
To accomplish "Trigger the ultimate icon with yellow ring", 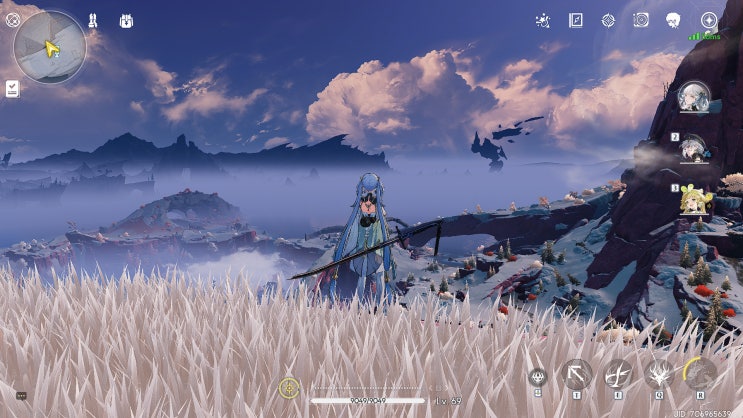I will tap(700, 374).
